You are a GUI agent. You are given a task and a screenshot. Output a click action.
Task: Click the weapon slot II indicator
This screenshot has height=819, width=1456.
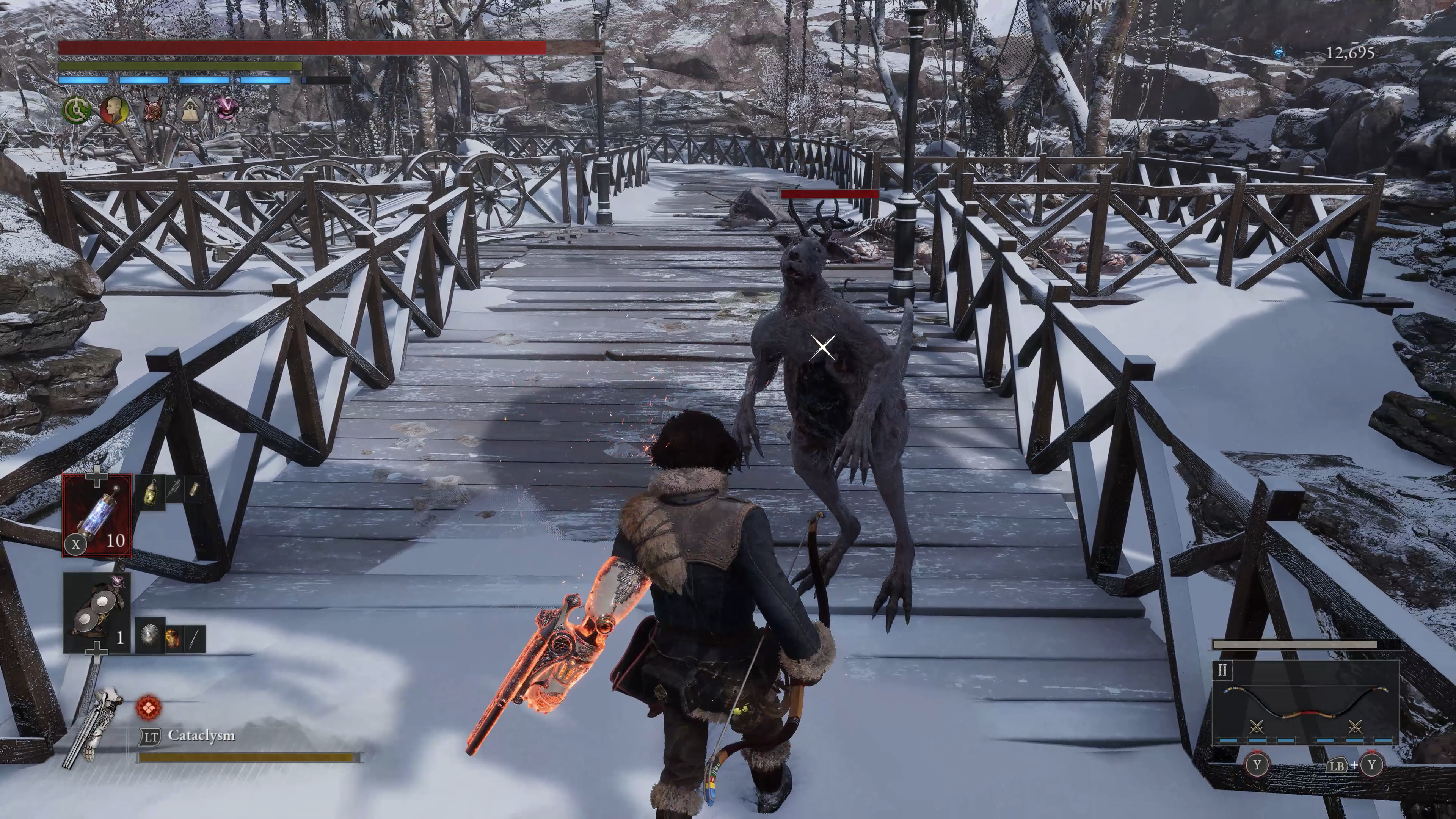point(1222,671)
